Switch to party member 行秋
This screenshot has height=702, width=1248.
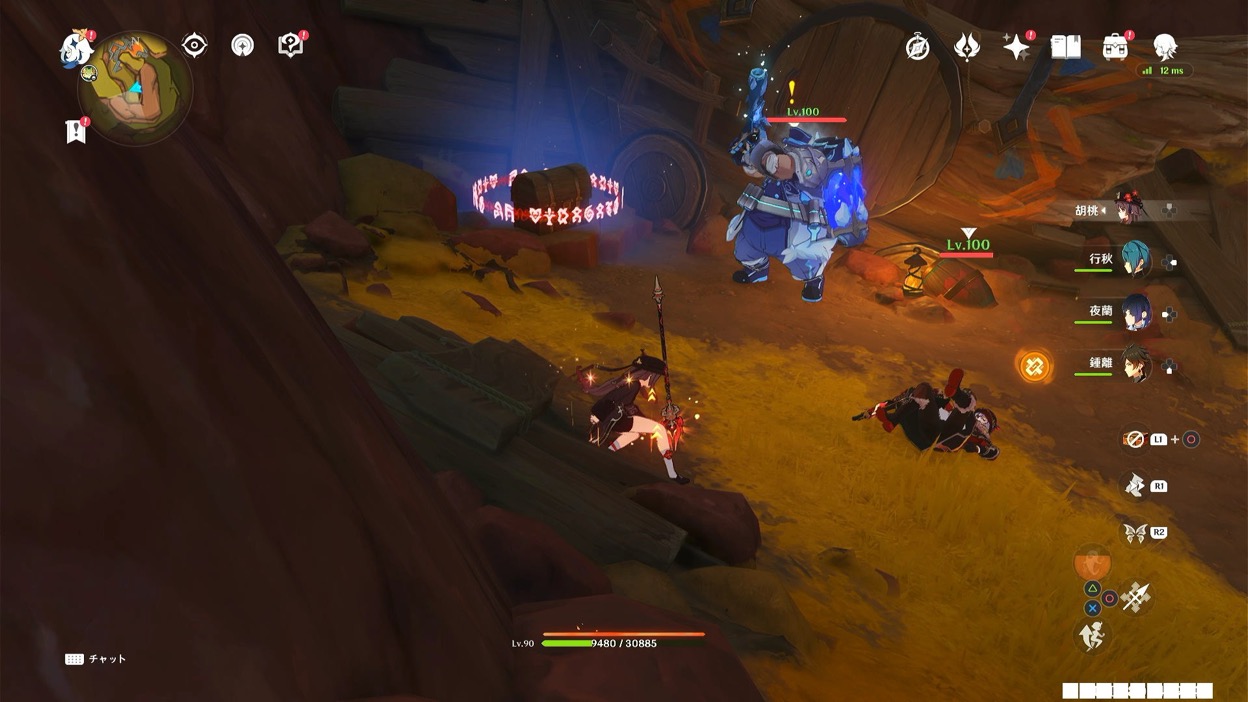[x=1135, y=260]
